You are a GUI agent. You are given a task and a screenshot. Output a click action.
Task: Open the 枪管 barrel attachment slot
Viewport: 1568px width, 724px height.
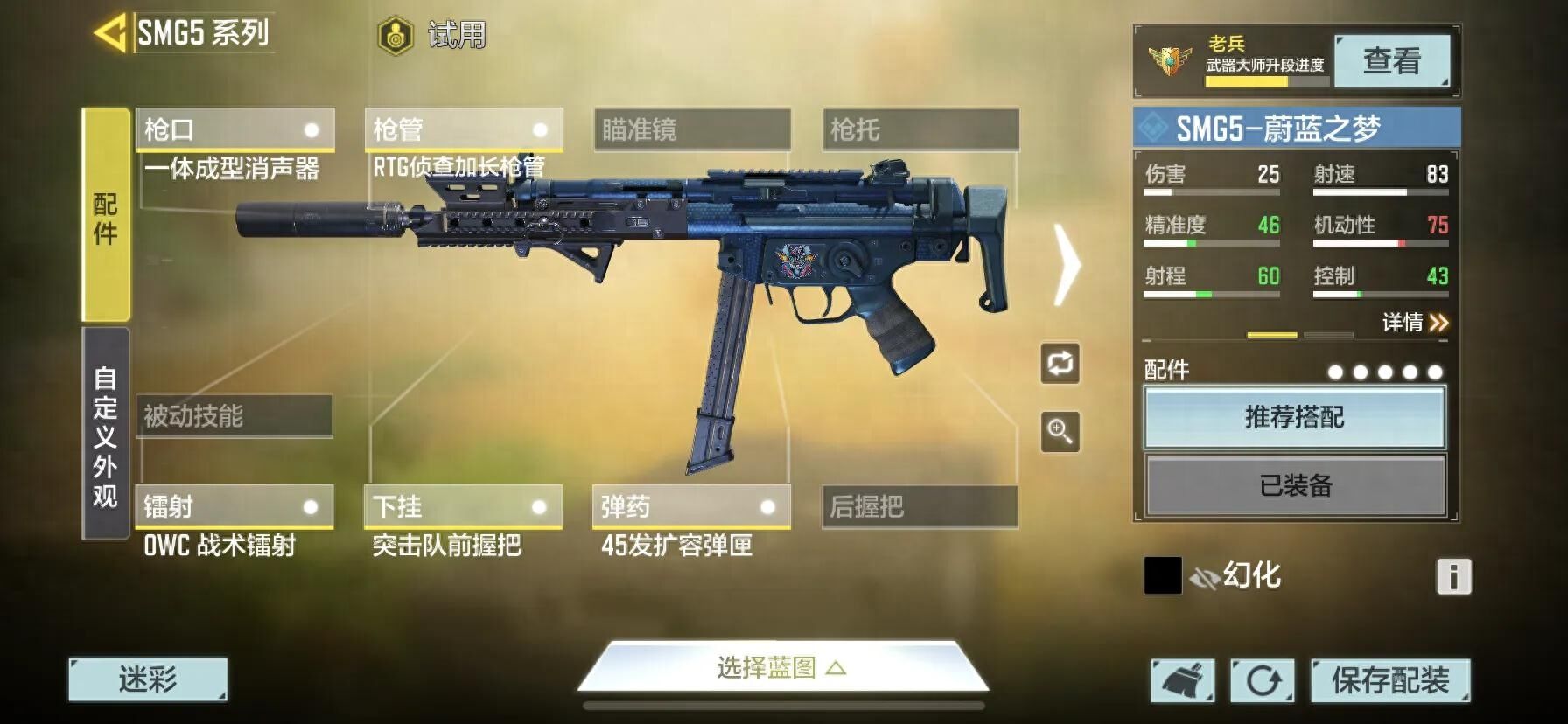pos(464,130)
